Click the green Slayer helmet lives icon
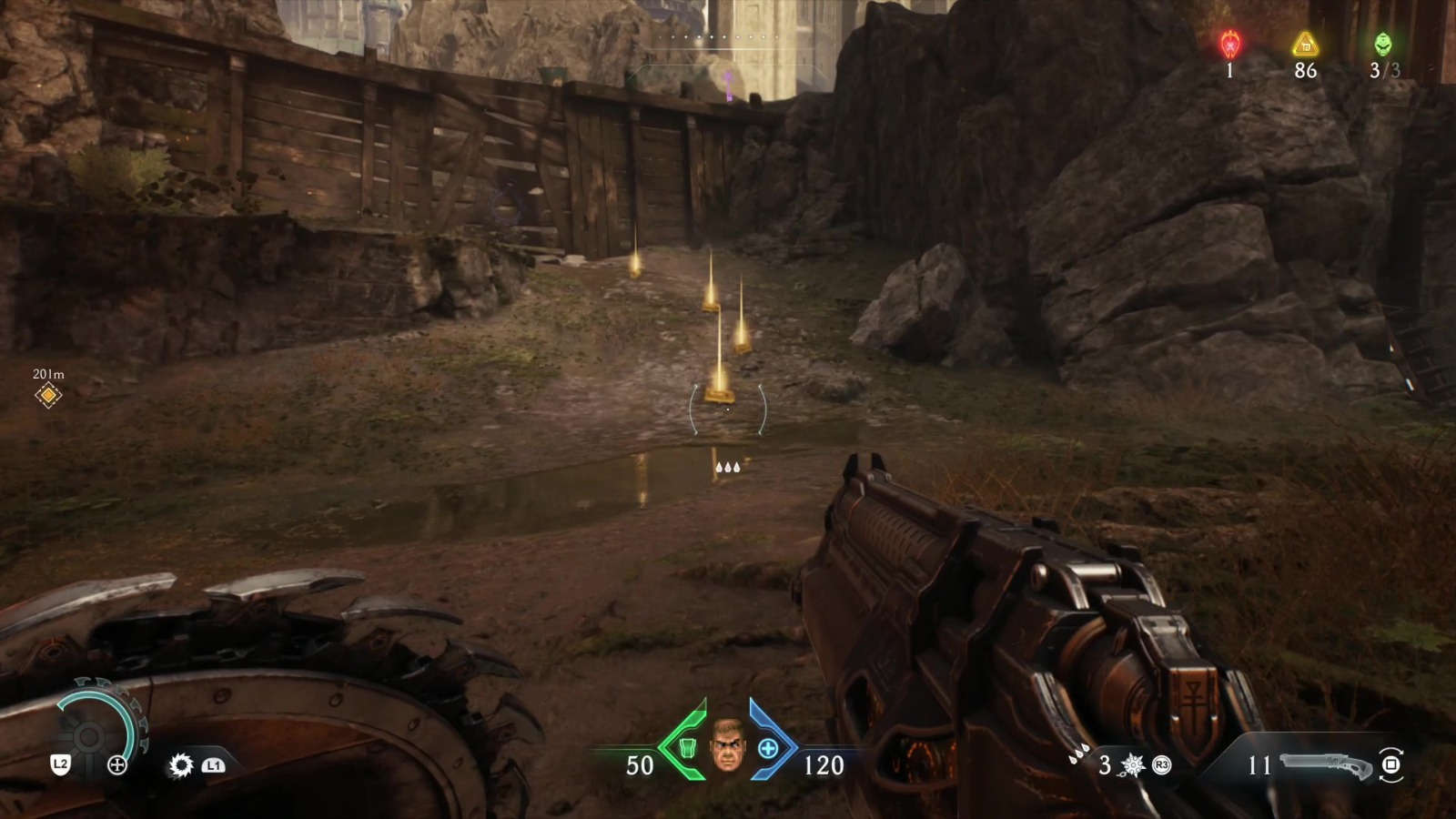This screenshot has width=1456, height=819. click(1382, 44)
